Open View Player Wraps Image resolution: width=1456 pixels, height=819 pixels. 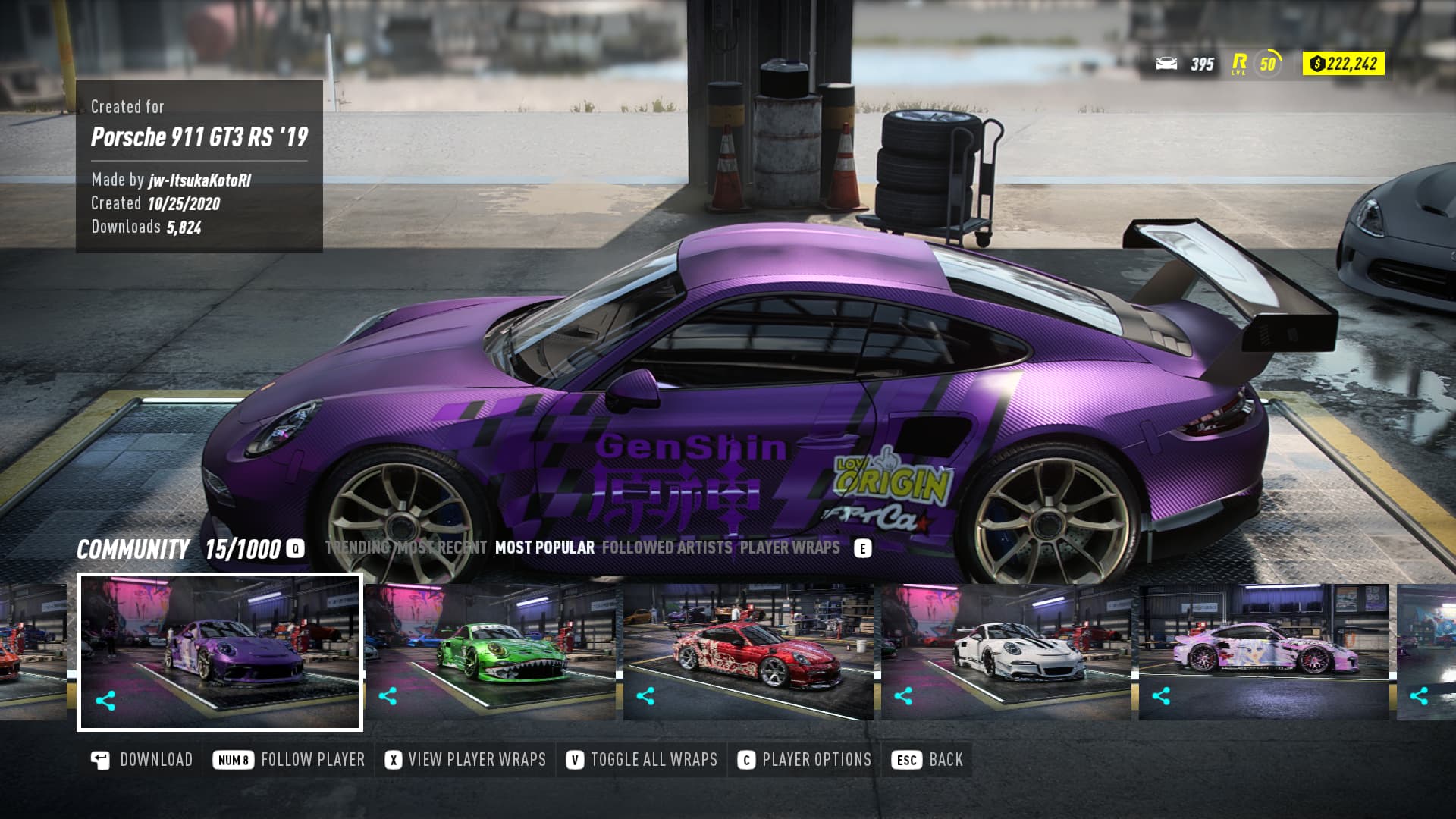(466, 760)
